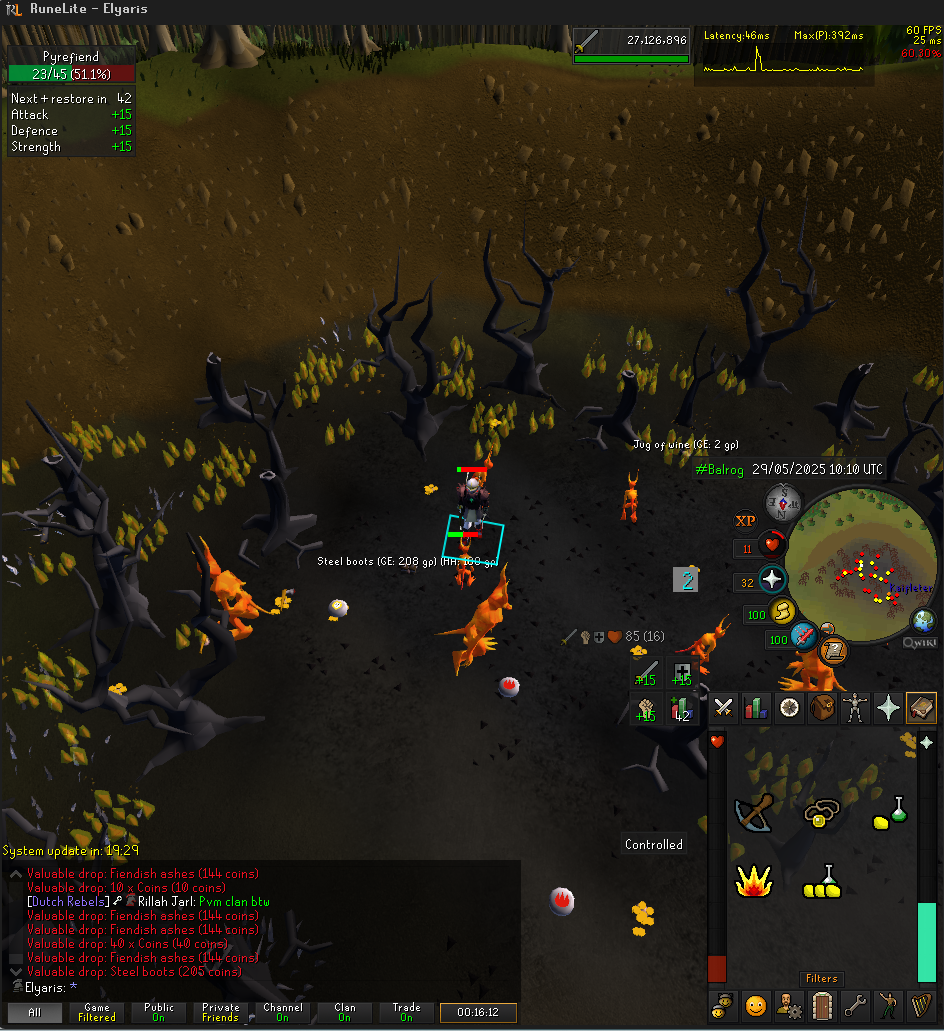Activate the special attack orb
The width and height of the screenshot is (944, 1031).
tap(803, 636)
